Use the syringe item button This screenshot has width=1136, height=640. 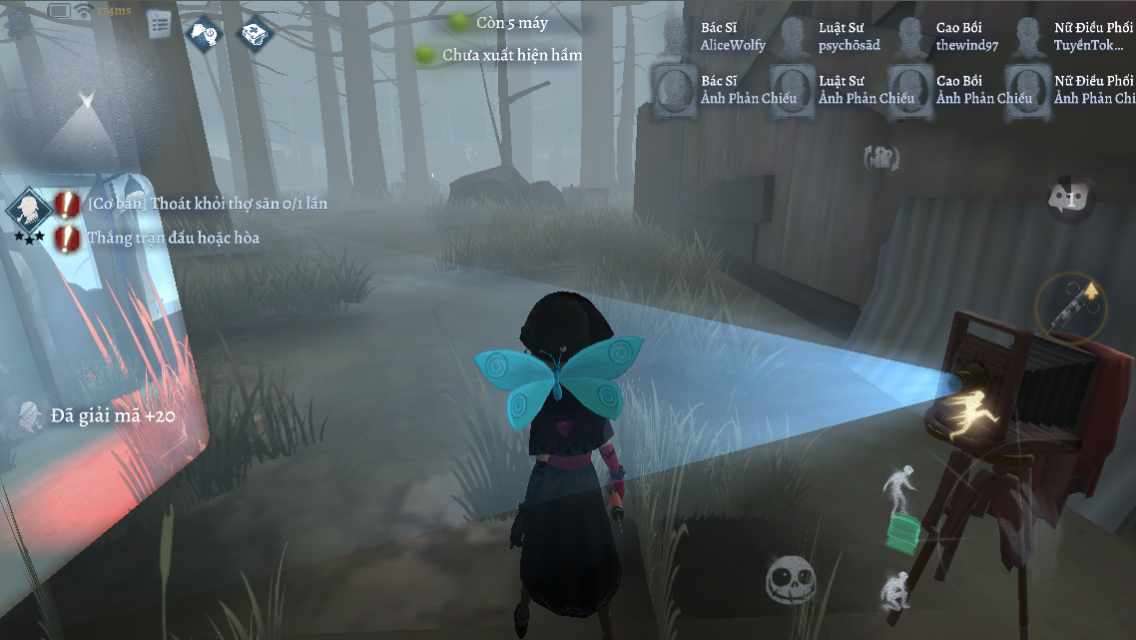point(1071,307)
